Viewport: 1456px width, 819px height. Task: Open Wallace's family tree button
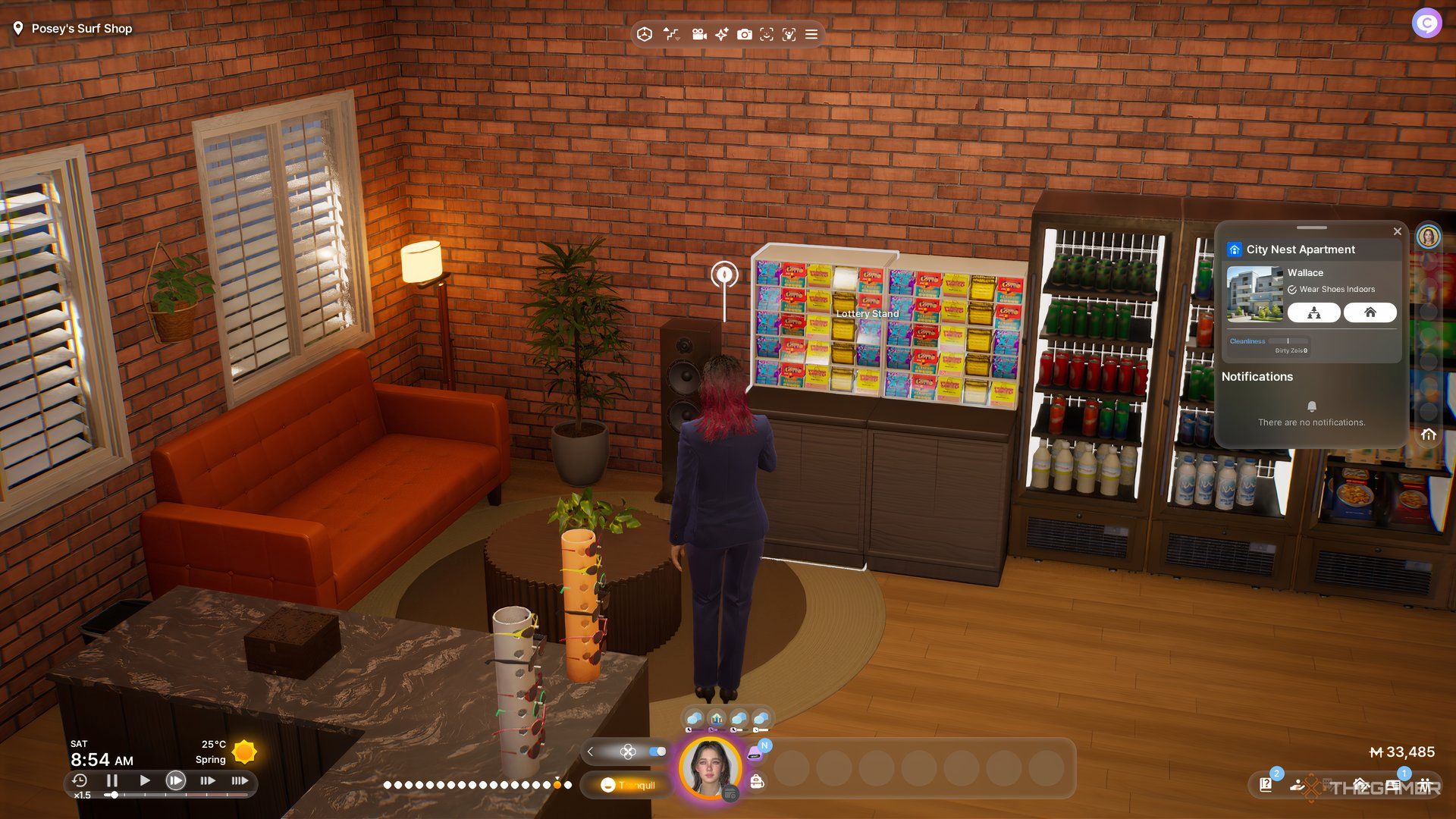(x=1313, y=312)
